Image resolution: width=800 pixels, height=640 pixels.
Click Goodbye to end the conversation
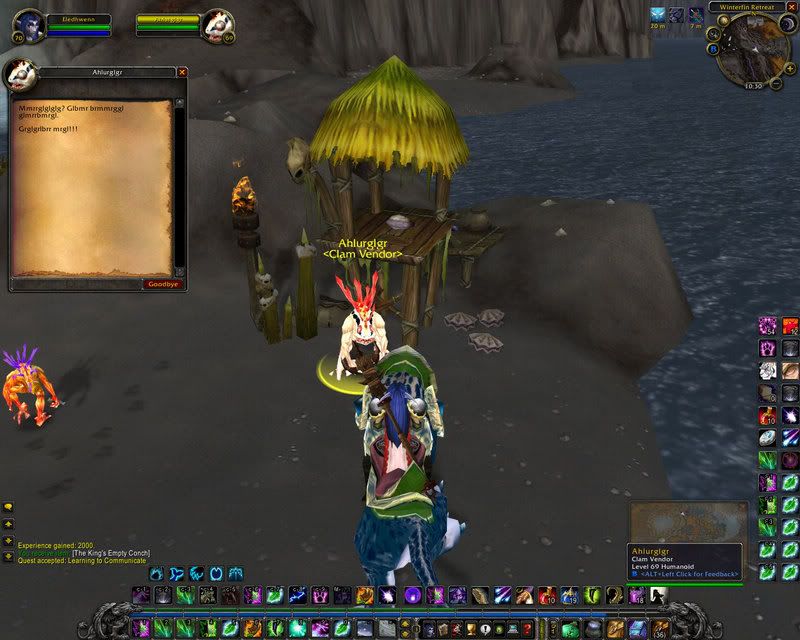pos(163,284)
